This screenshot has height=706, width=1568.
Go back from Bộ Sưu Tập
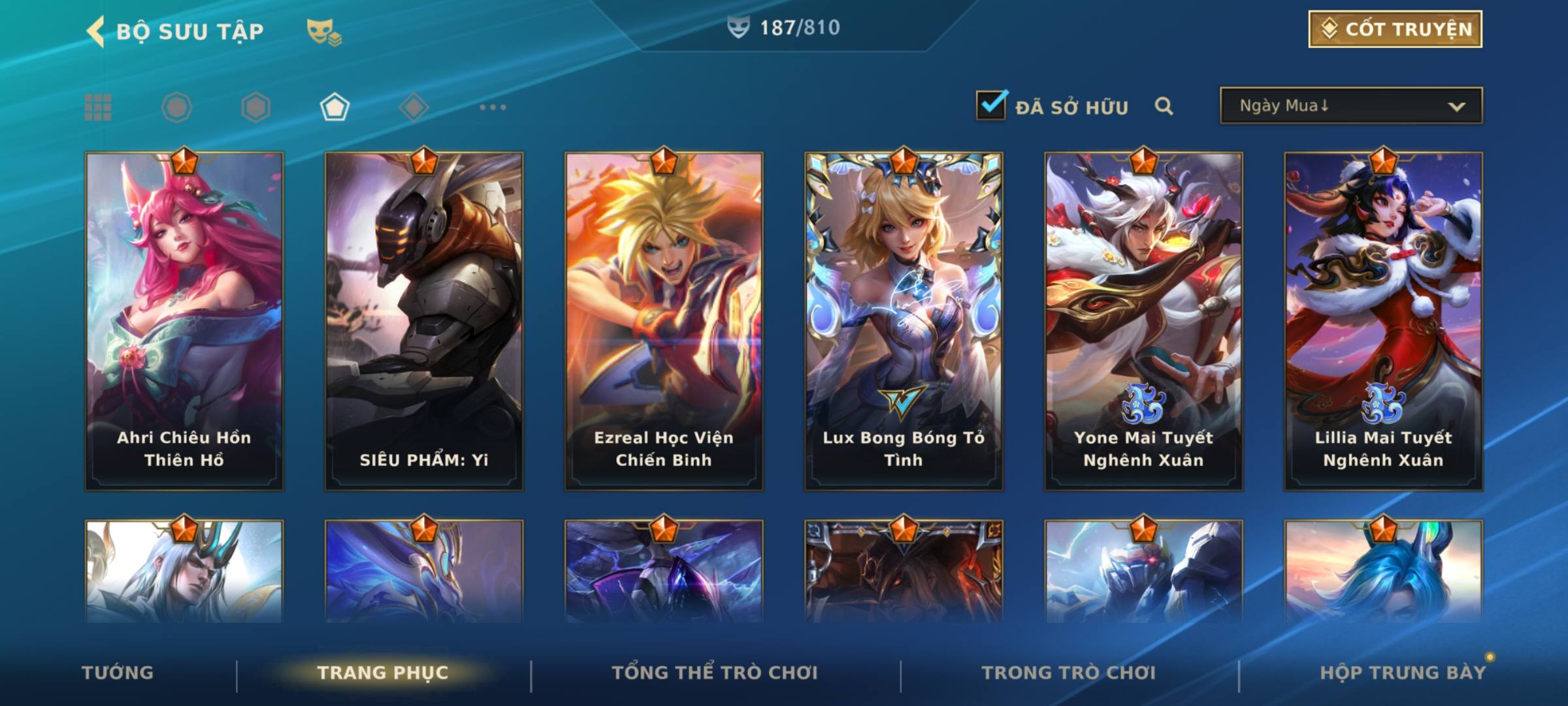click(x=95, y=31)
